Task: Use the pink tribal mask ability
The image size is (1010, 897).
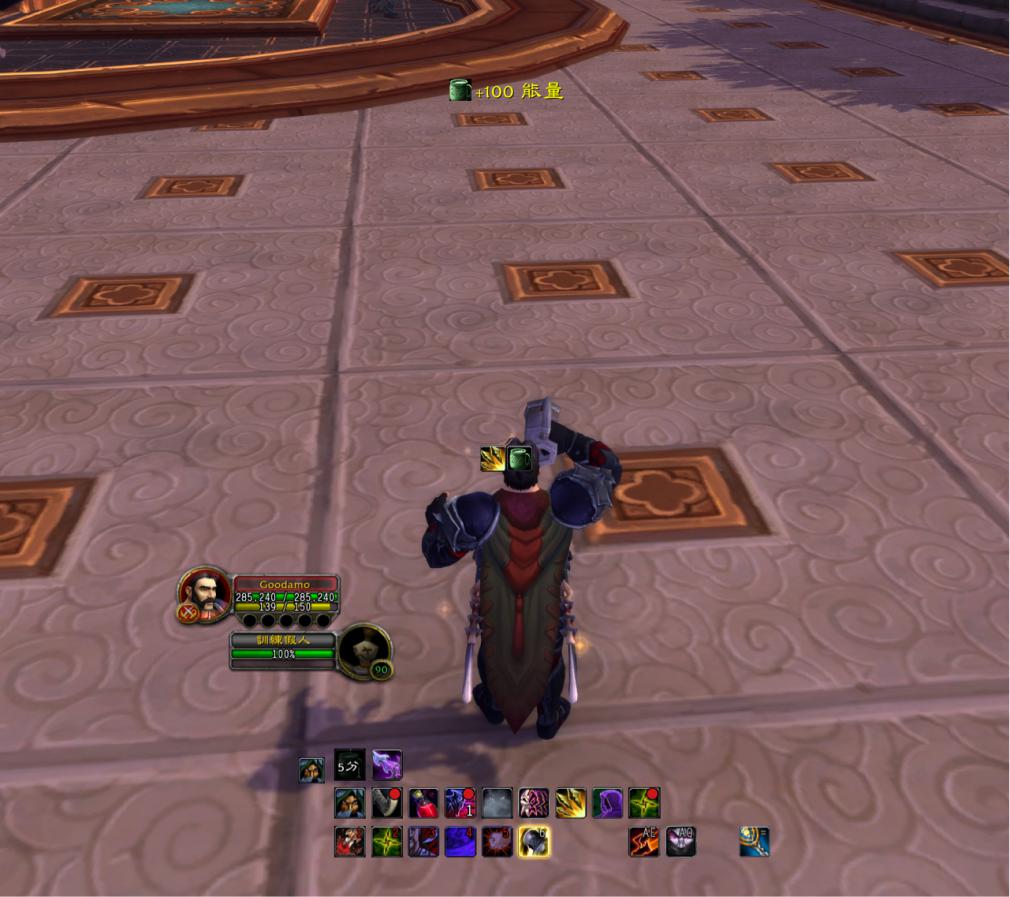Action: click(534, 803)
